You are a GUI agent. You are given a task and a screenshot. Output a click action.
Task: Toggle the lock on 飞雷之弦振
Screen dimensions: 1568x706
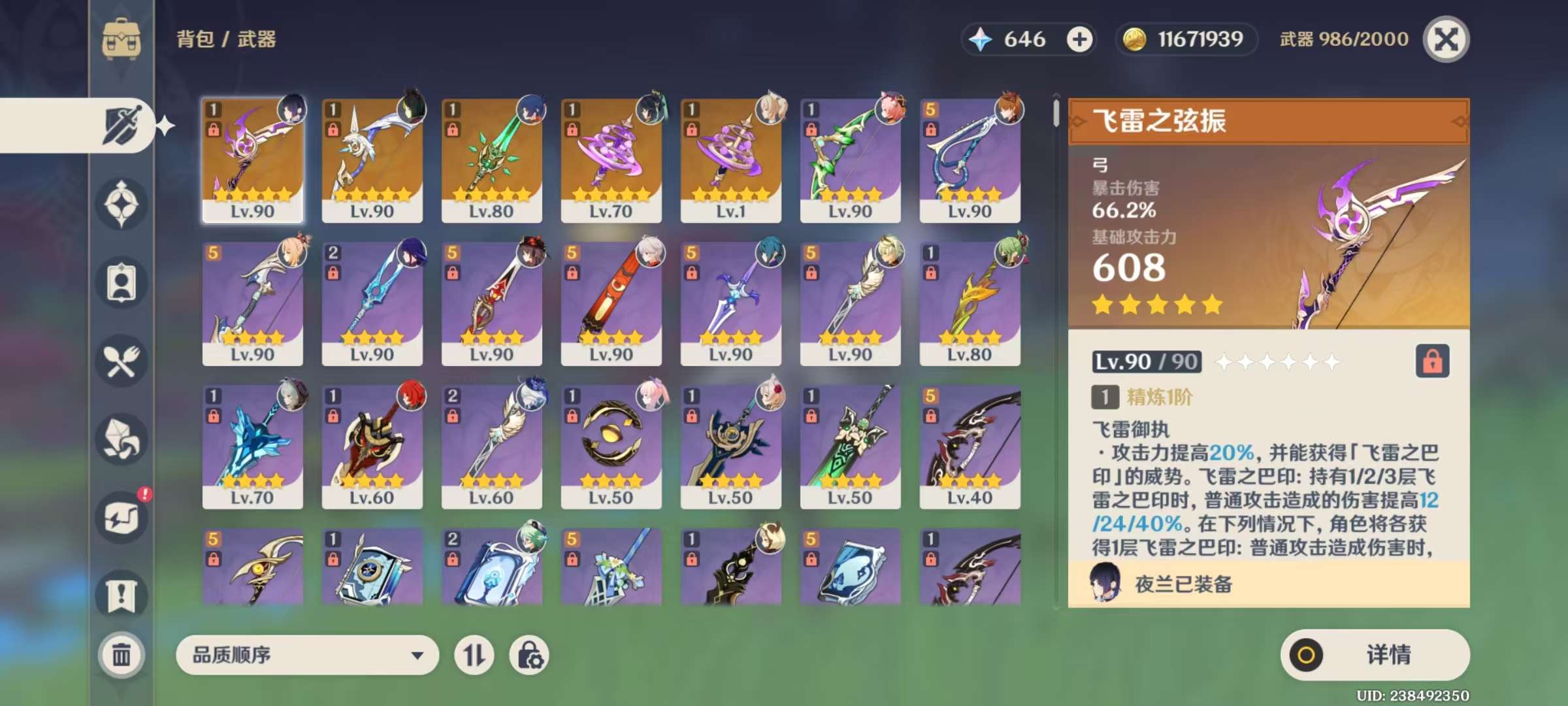(x=1432, y=361)
